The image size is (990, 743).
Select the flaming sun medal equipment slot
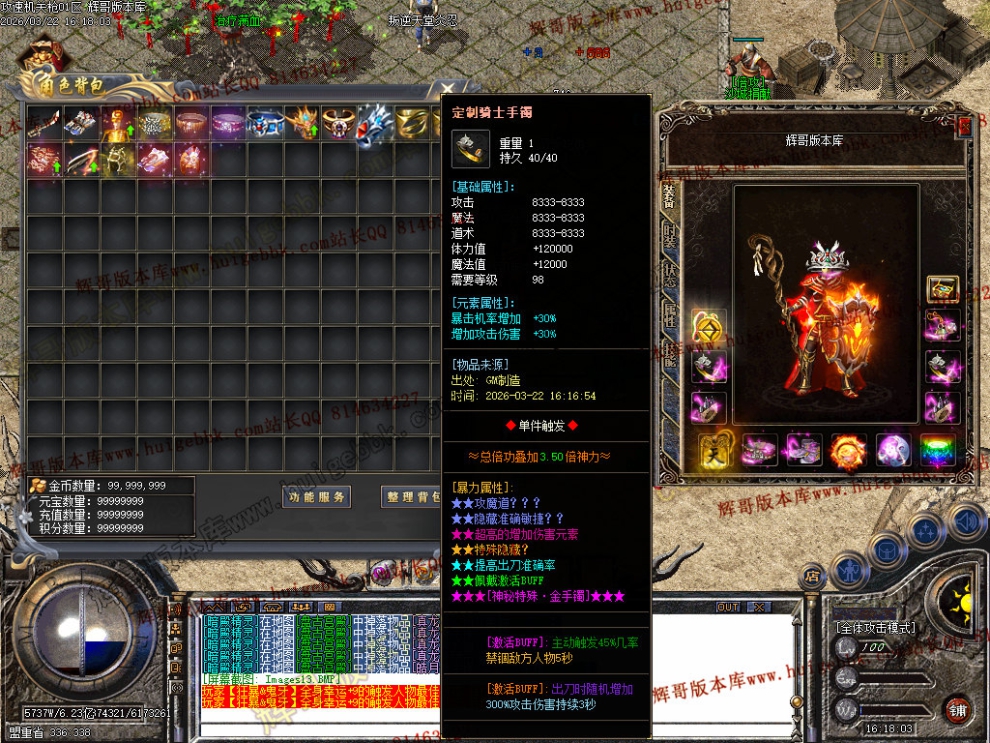point(847,450)
